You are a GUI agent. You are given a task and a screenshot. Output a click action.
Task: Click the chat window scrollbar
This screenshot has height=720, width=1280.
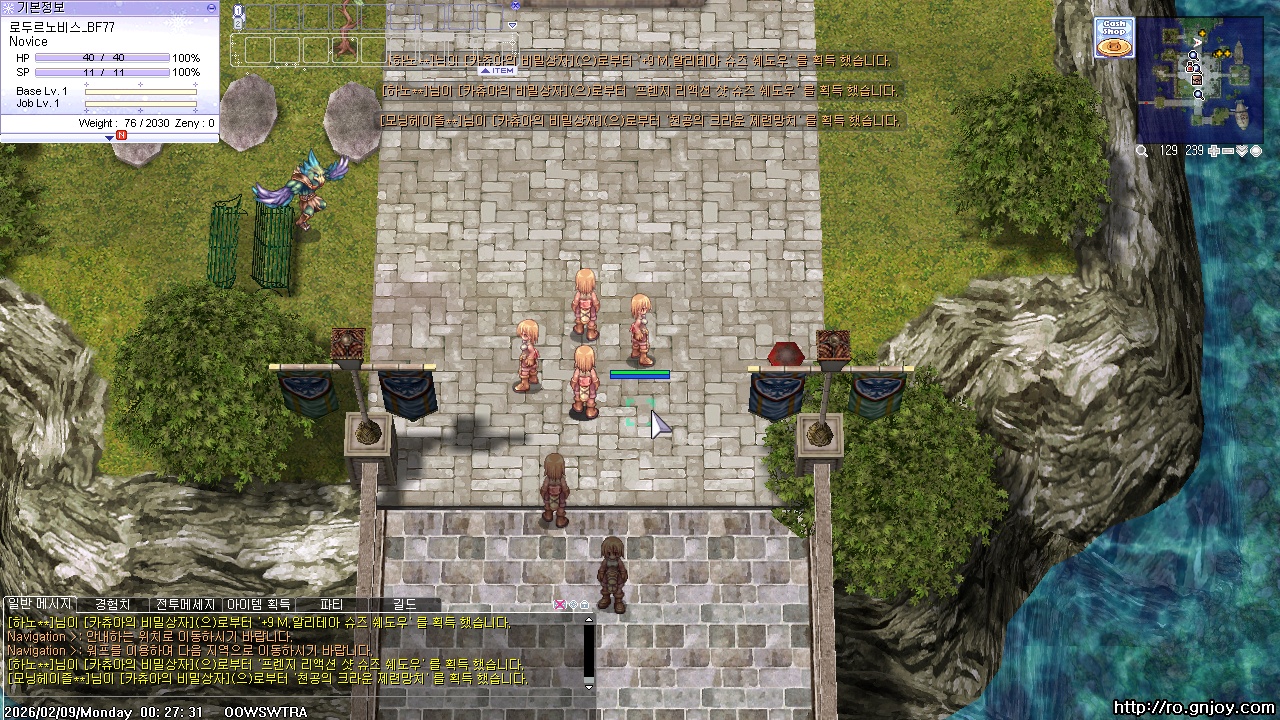(x=589, y=652)
